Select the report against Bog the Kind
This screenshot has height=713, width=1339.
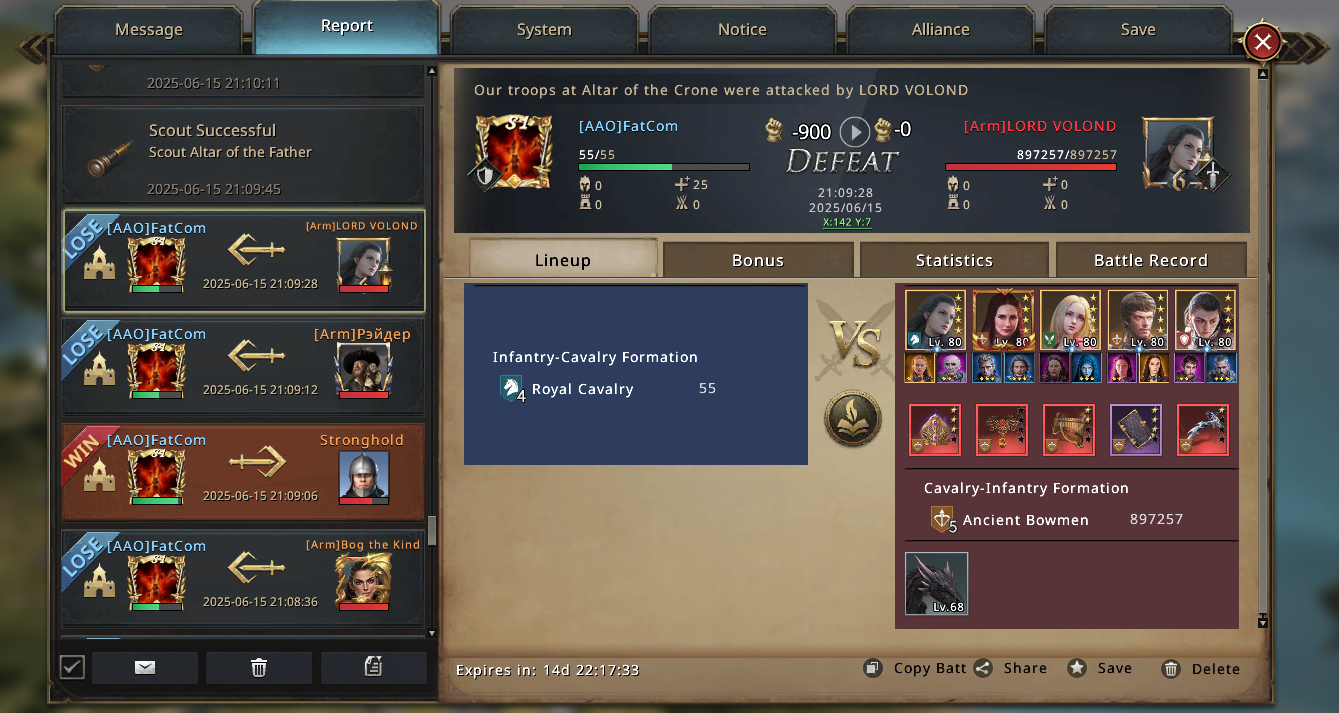[x=243, y=578]
